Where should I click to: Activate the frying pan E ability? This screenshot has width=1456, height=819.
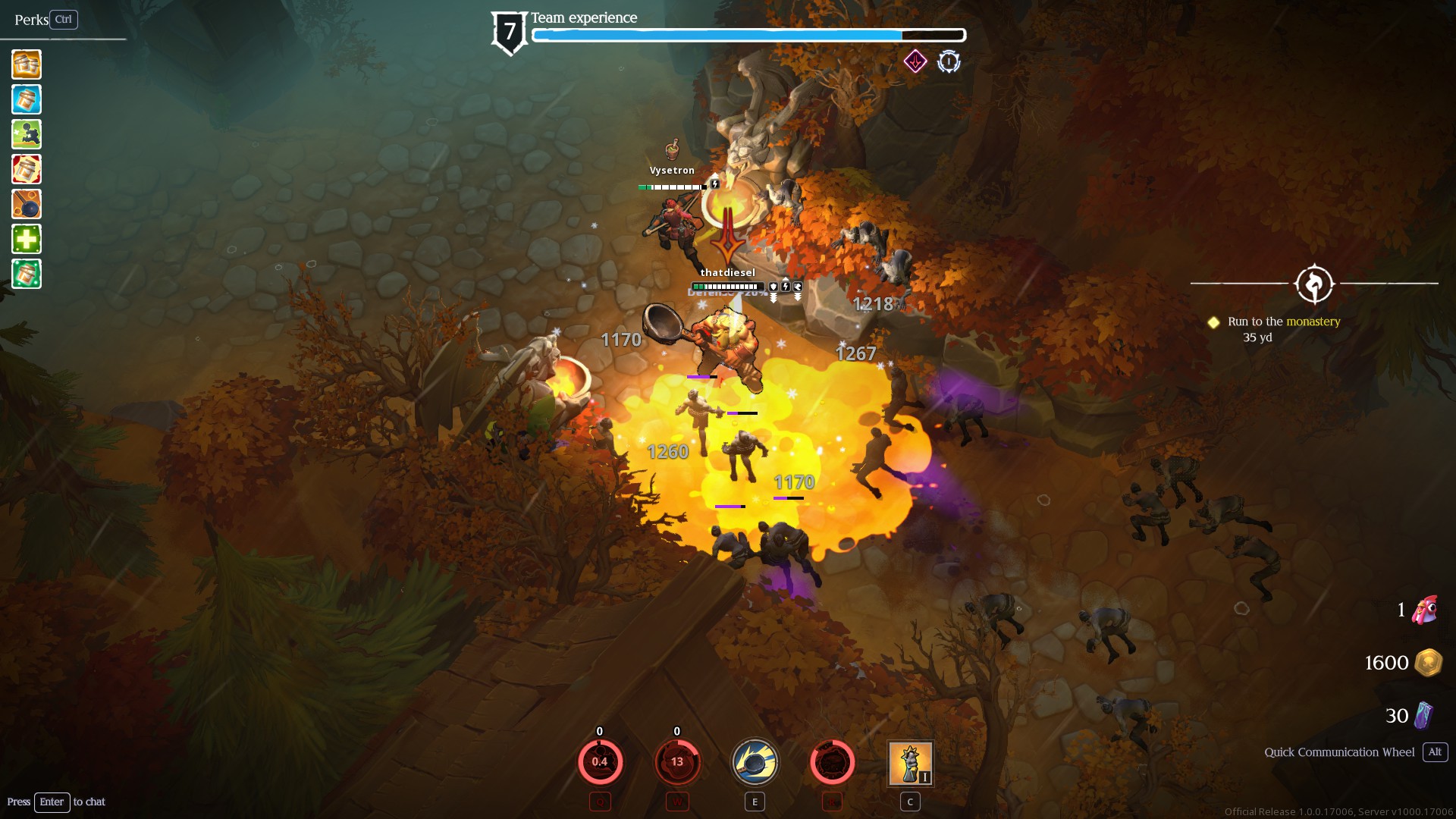pos(755,762)
